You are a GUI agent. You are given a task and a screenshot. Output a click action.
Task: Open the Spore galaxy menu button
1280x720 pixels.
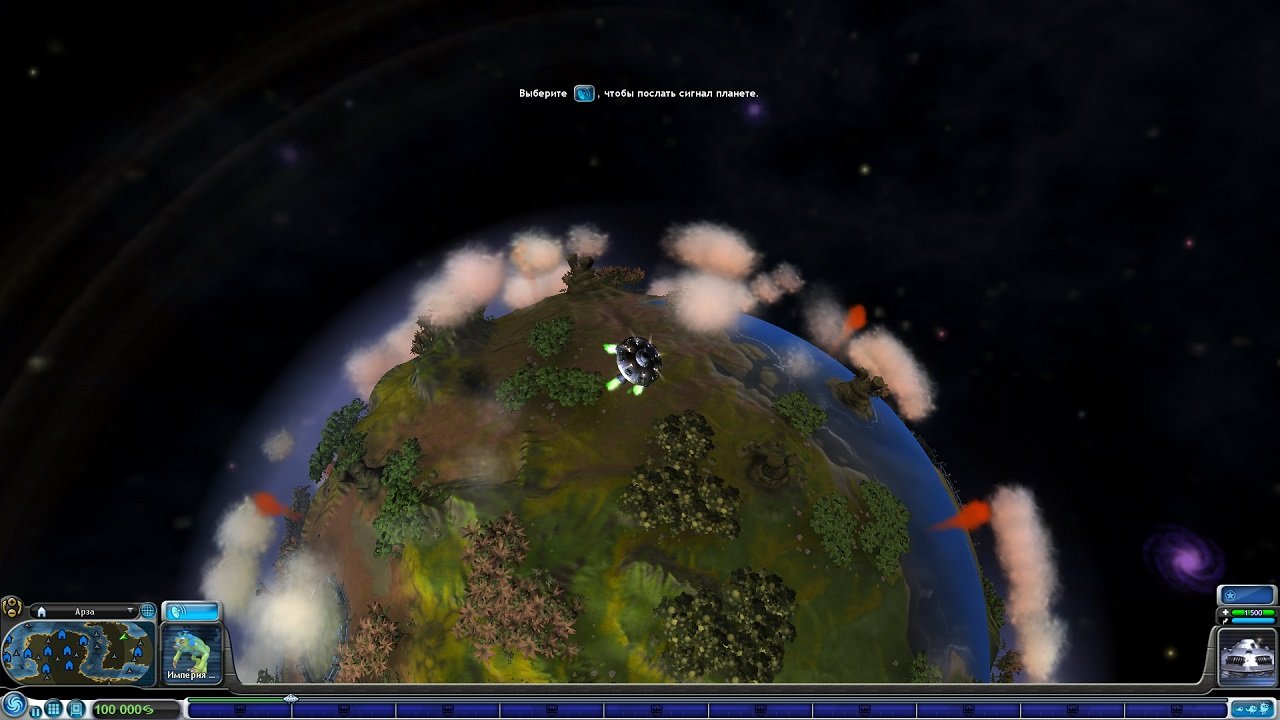pyautogui.click(x=13, y=705)
